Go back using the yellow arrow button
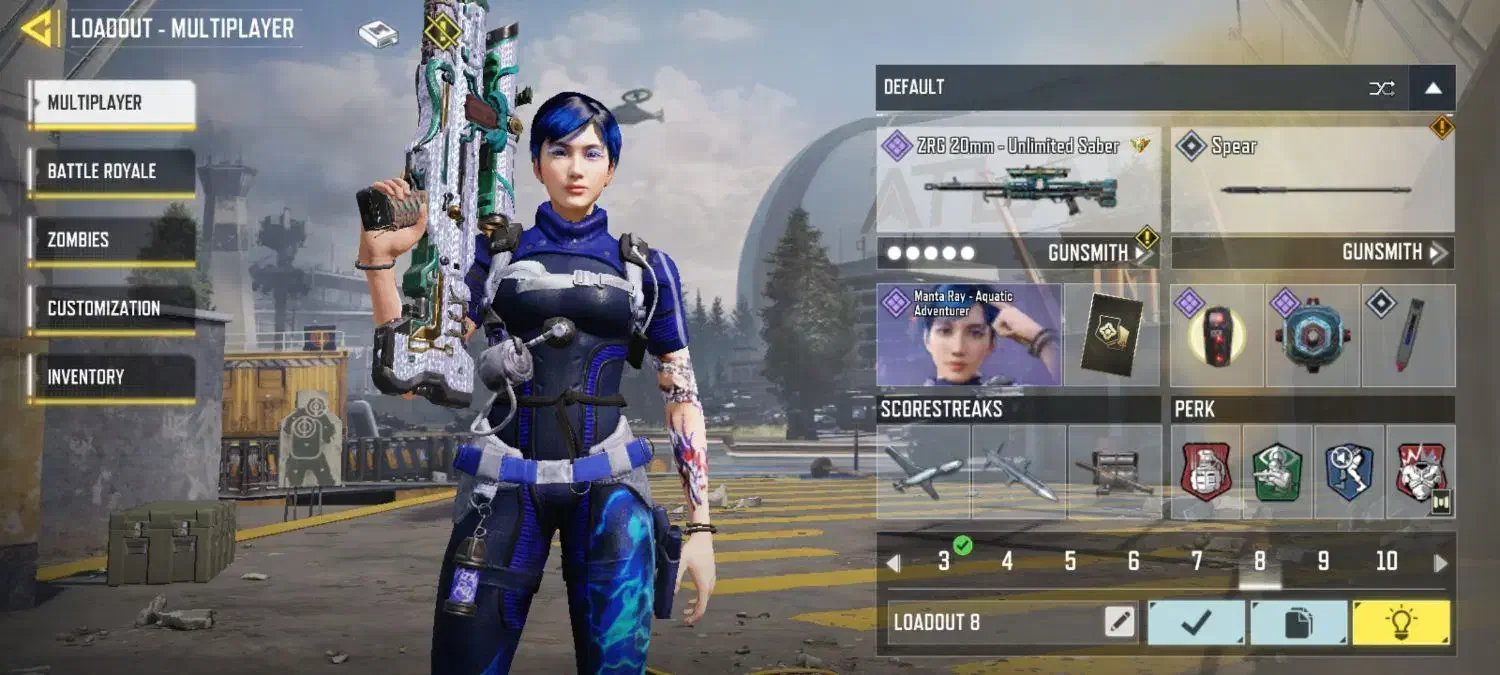 [x=37, y=28]
